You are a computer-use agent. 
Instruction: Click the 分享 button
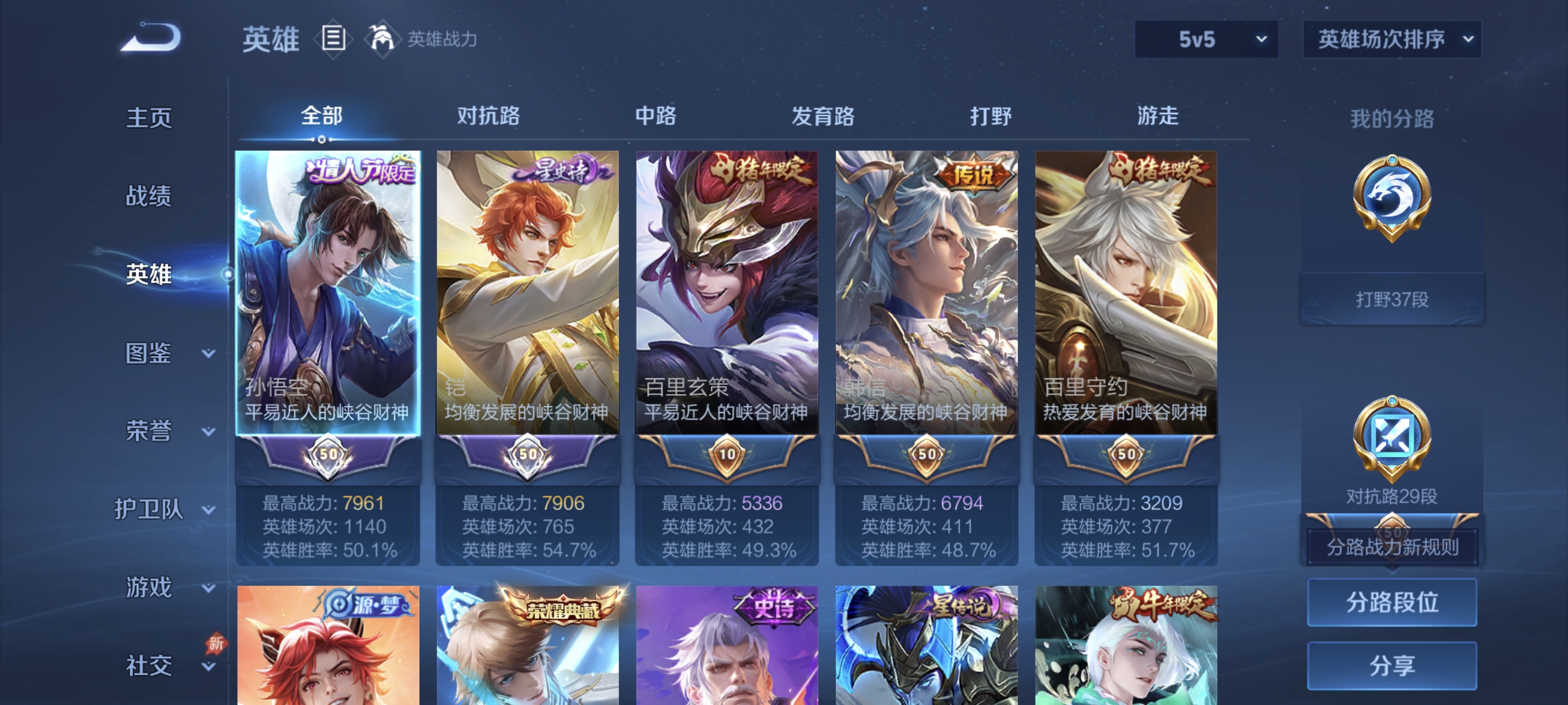point(1392,666)
